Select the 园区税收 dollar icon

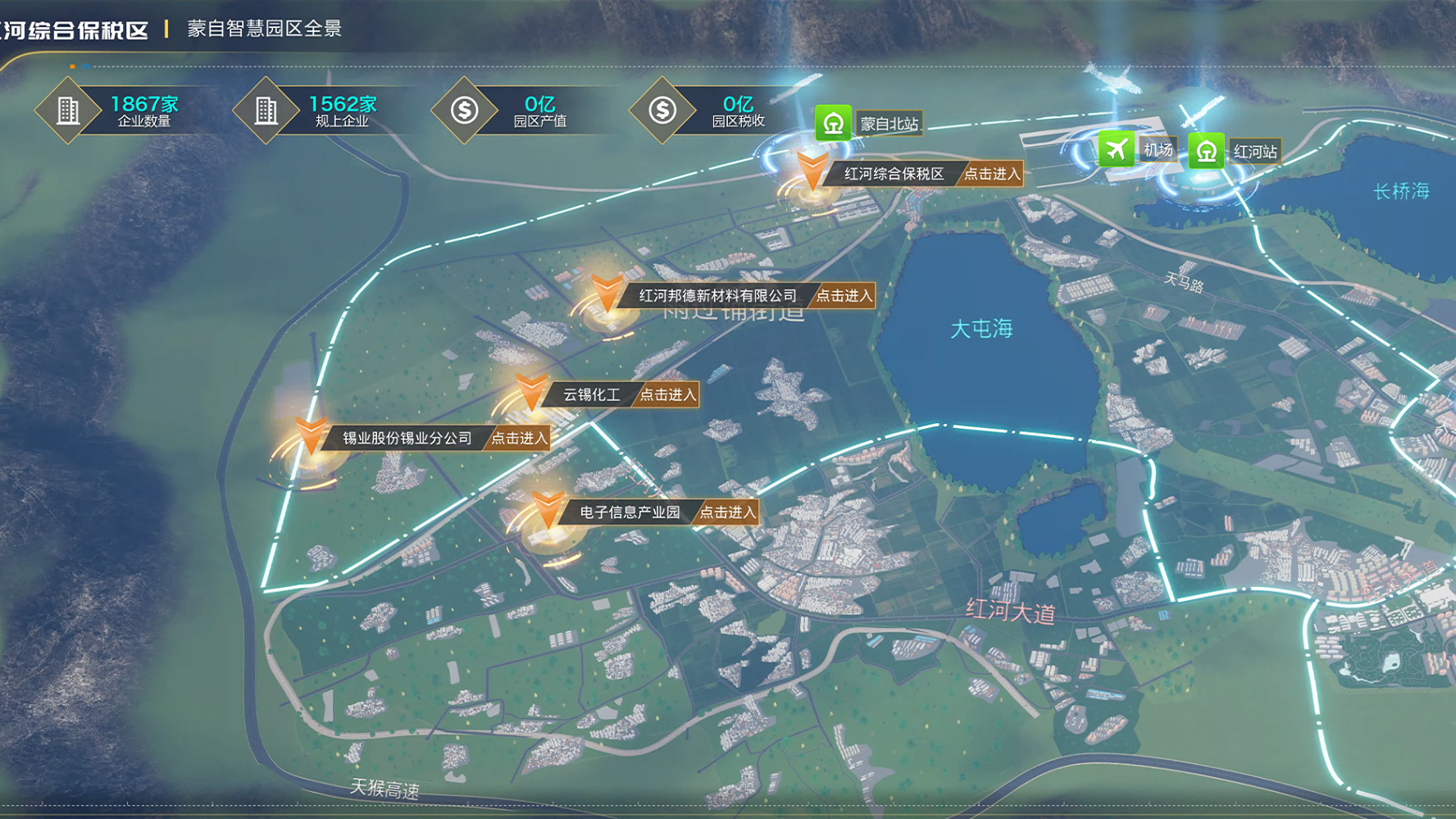click(x=662, y=111)
